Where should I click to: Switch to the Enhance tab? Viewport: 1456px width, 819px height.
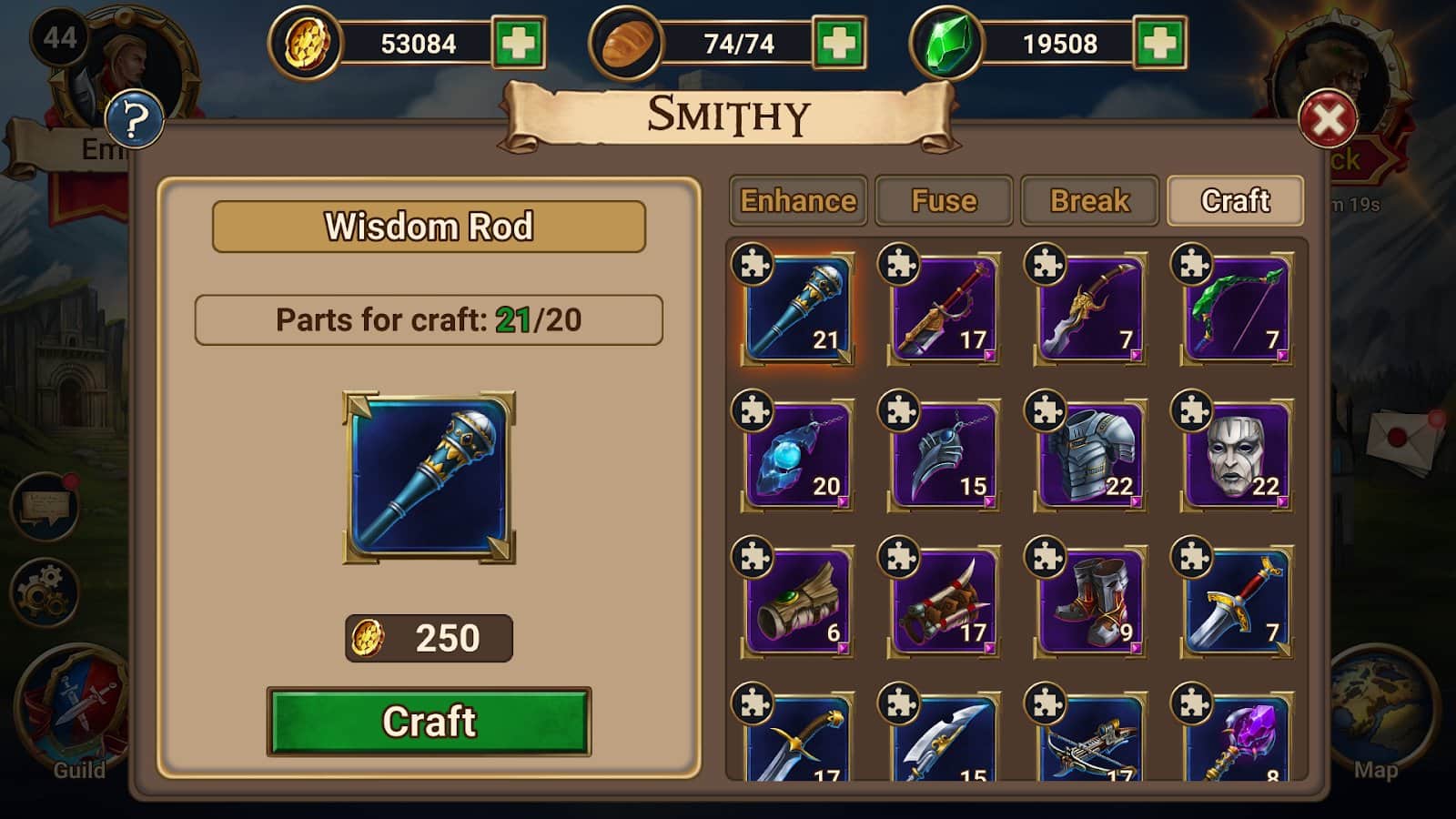click(x=798, y=200)
